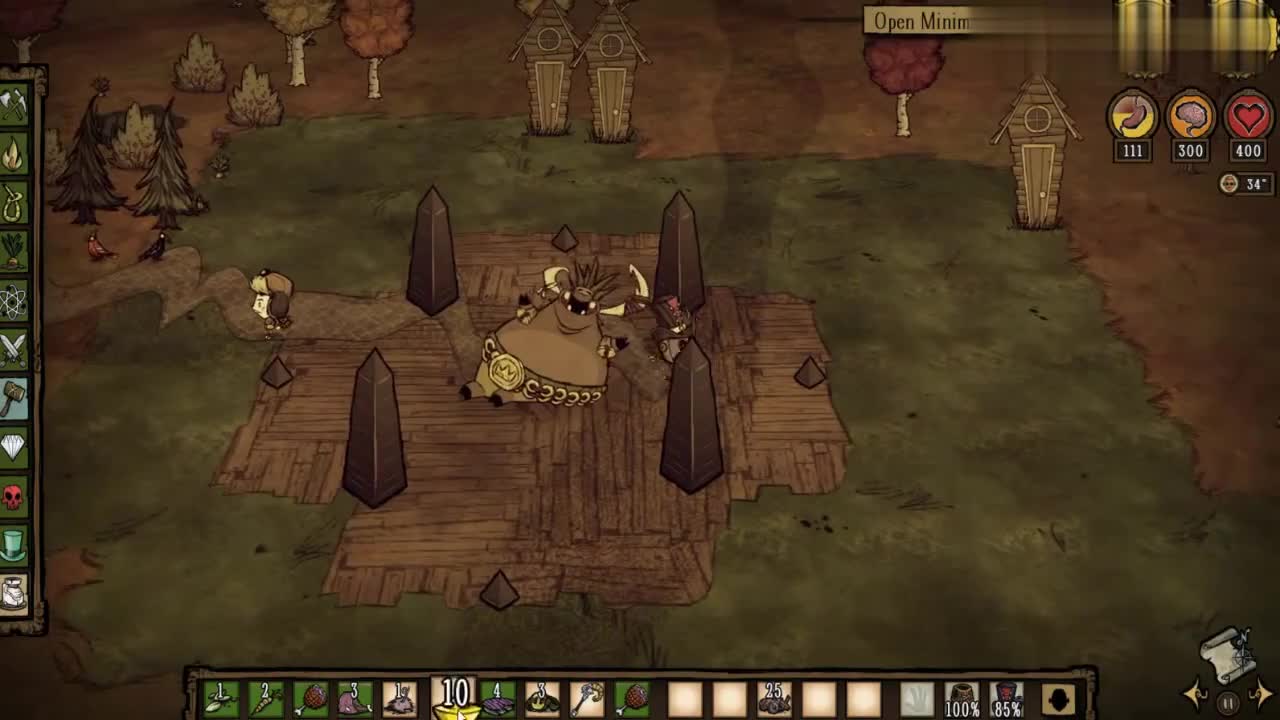Select the Survival rope-trap tab

13,203
